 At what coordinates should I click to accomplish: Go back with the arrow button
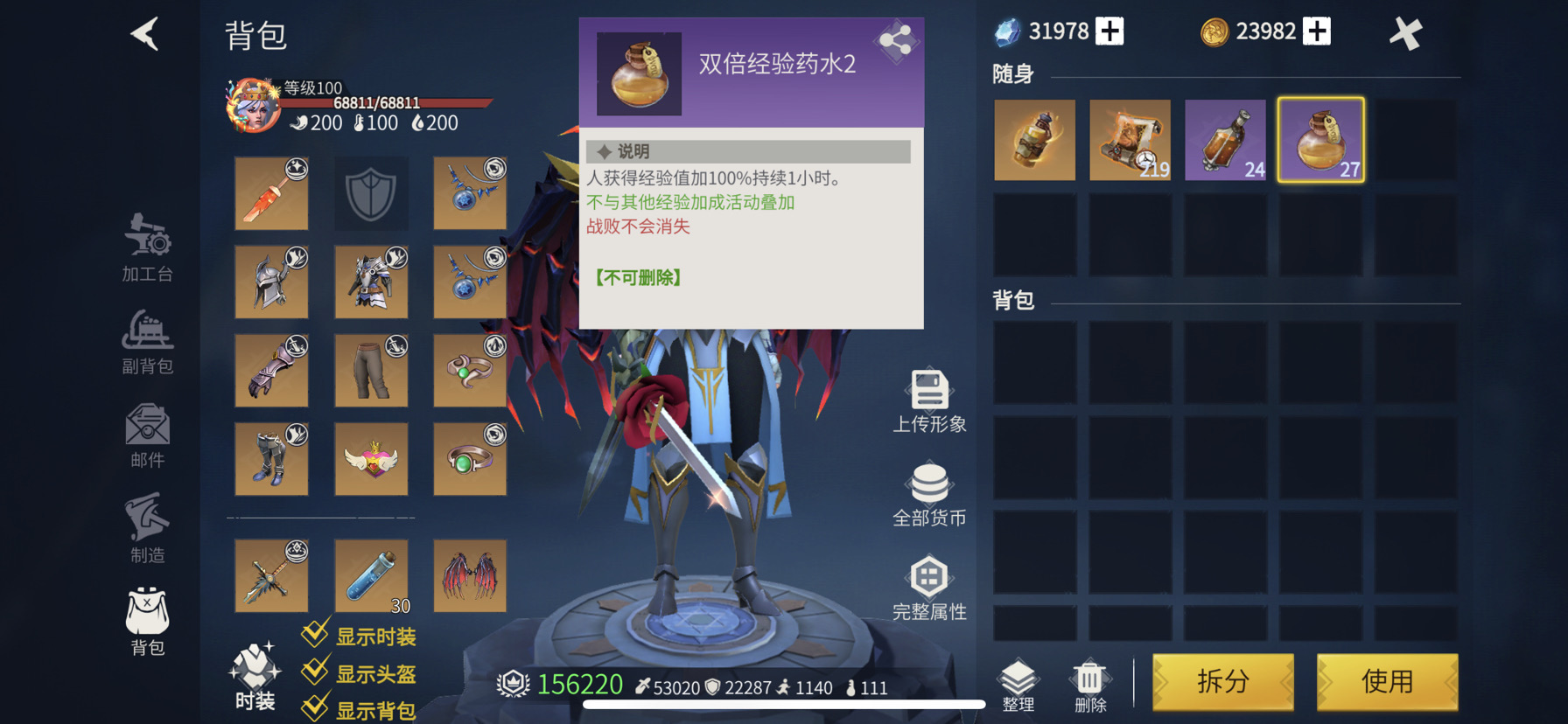click(x=145, y=35)
